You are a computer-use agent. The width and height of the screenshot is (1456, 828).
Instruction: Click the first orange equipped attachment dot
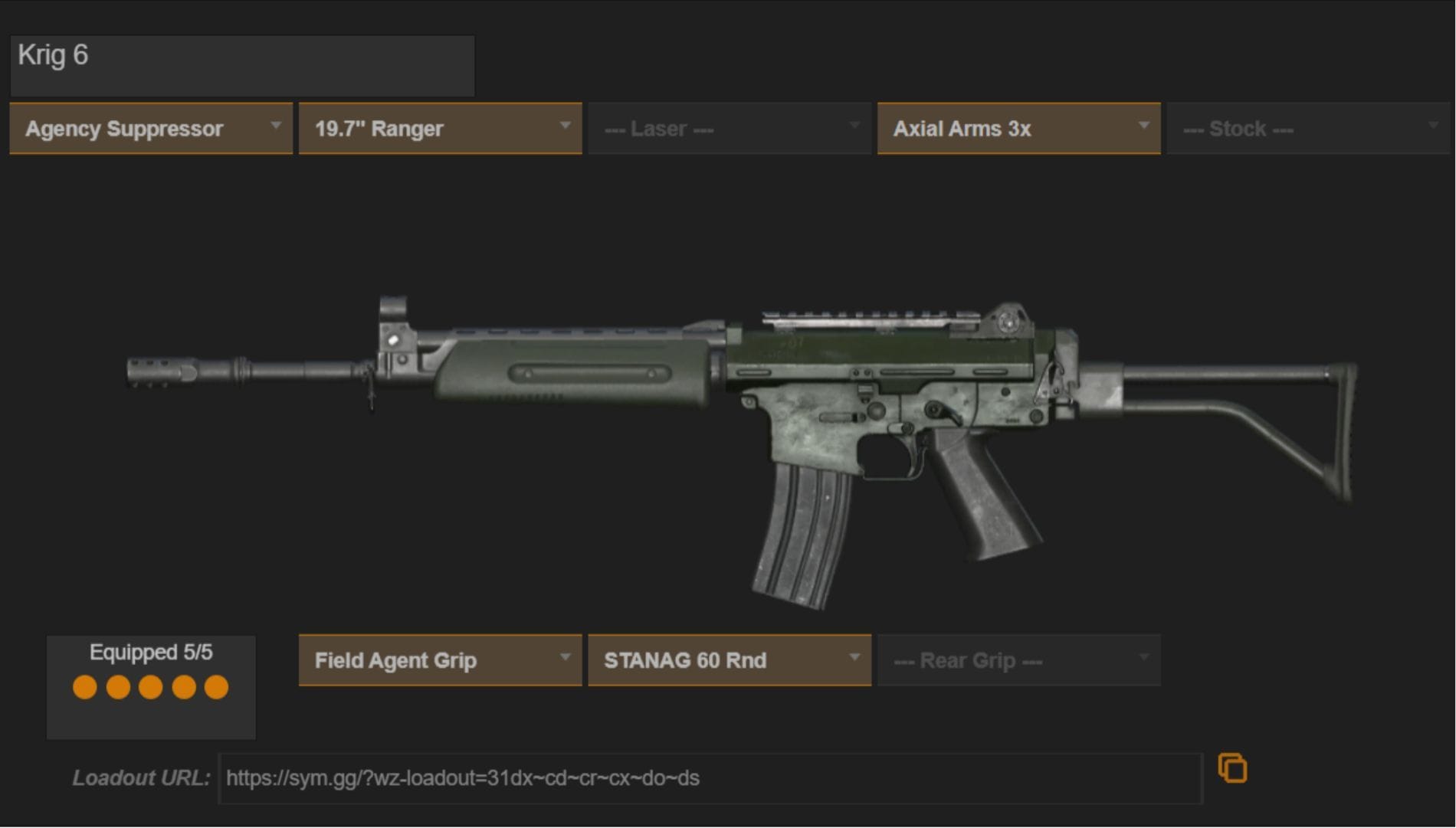click(x=84, y=687)
